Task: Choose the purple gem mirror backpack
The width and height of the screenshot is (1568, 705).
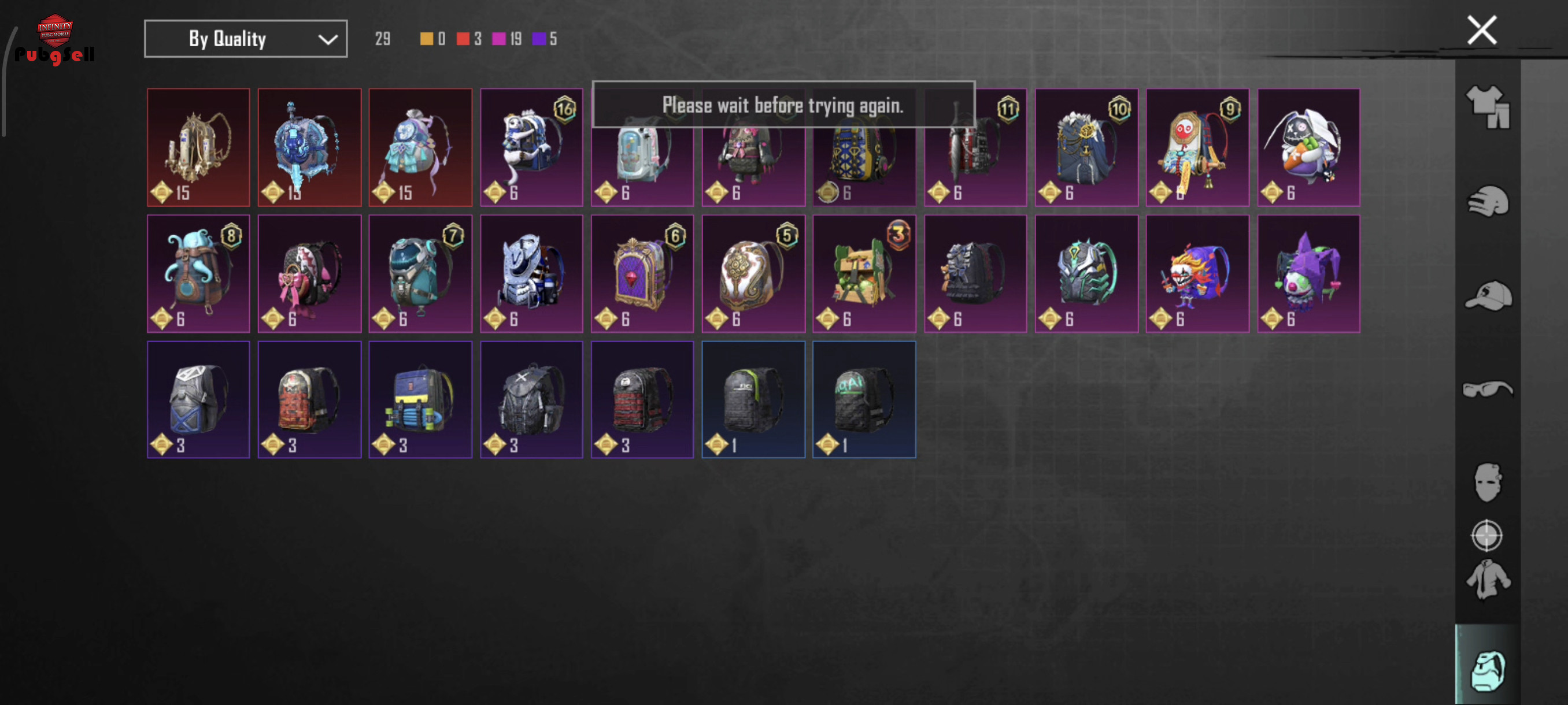Action: coord(642,273)
